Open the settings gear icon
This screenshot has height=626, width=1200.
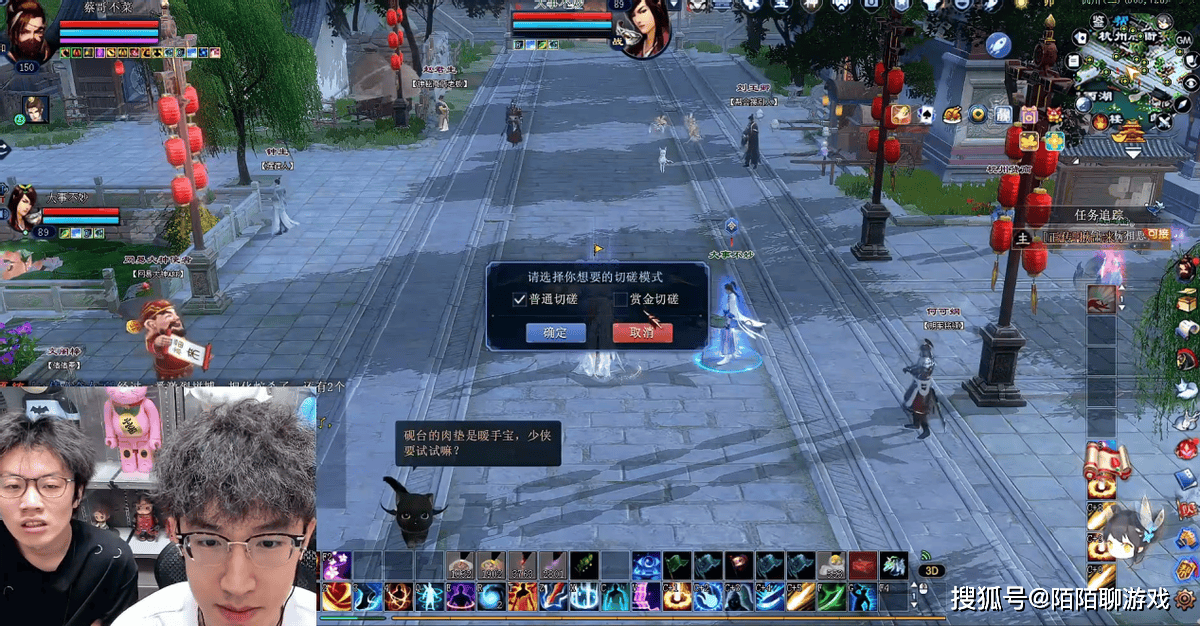[1186, 599]
